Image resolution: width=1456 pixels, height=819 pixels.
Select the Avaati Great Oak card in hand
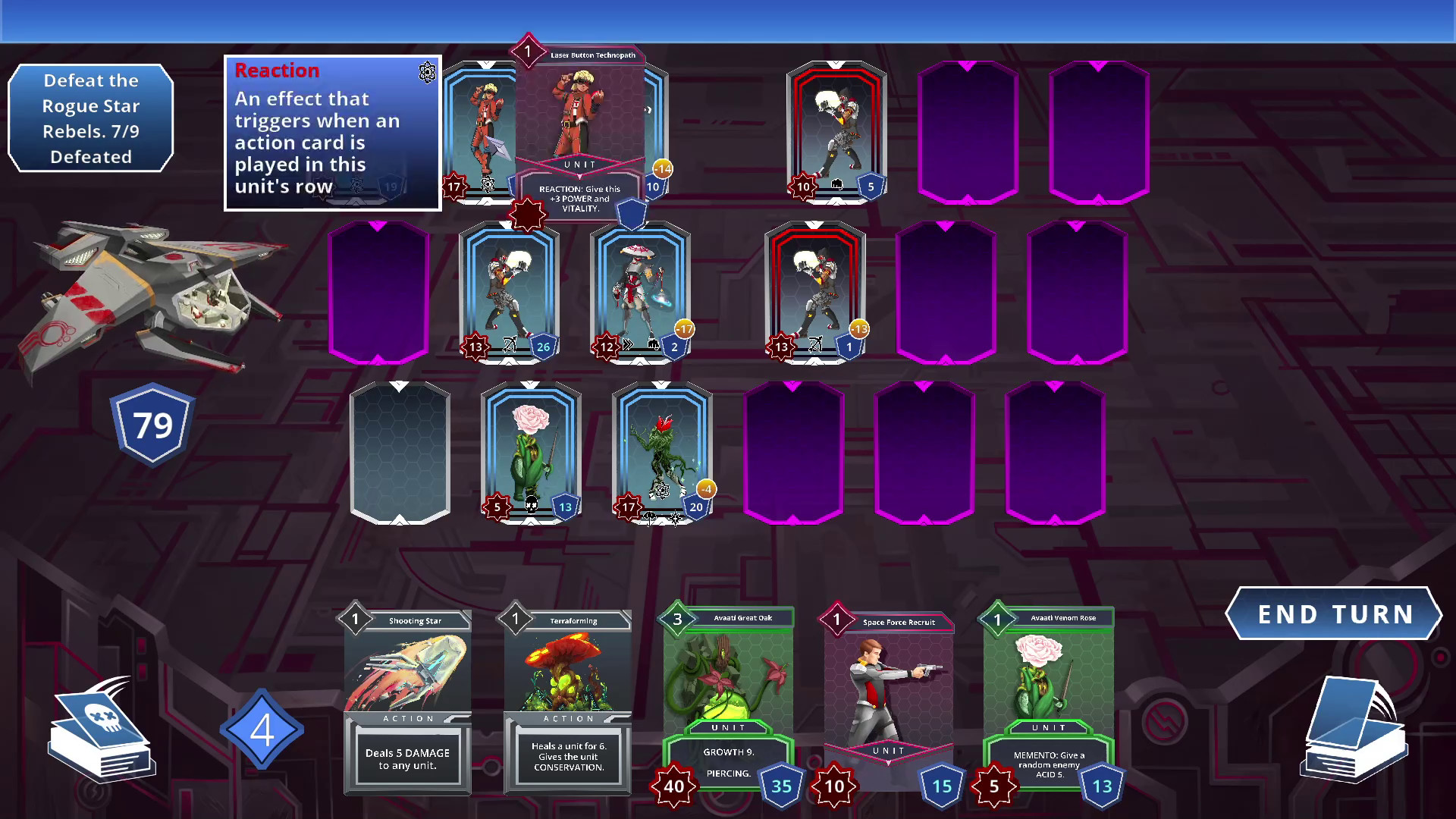[730, 698]
